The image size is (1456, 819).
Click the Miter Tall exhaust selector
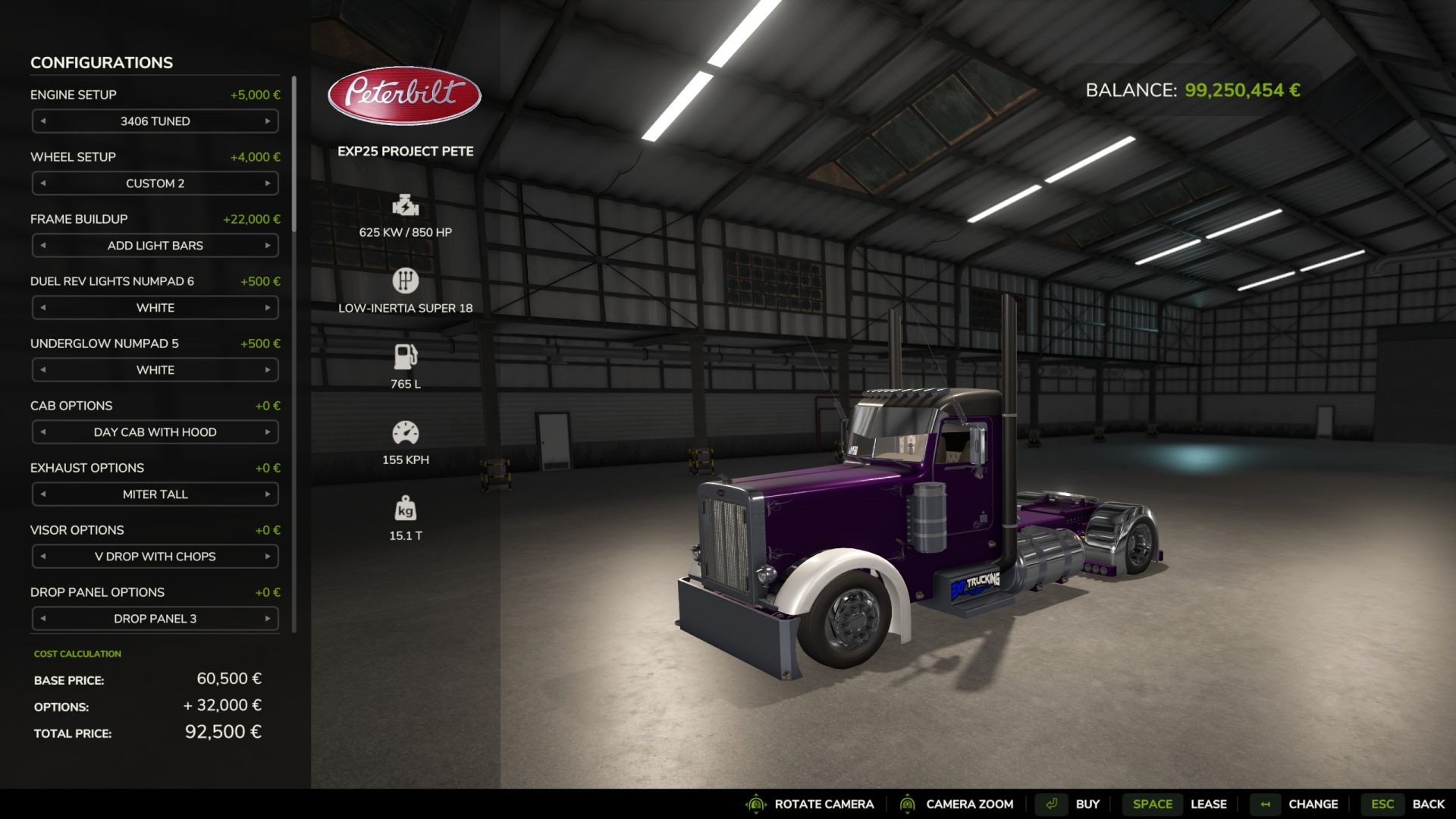(x=155, y=494)
